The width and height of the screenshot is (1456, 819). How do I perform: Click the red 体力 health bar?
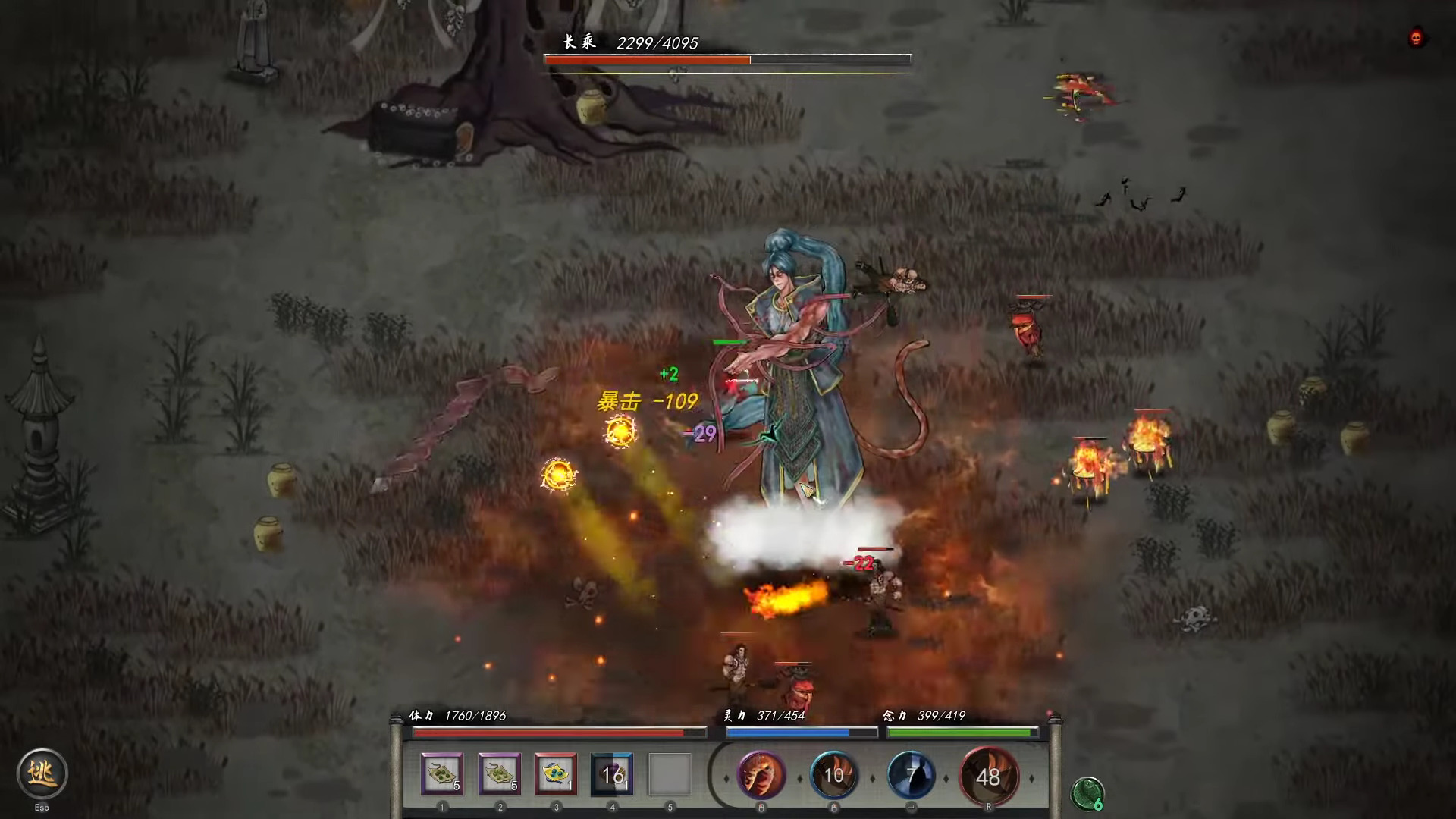coord(557,732)
